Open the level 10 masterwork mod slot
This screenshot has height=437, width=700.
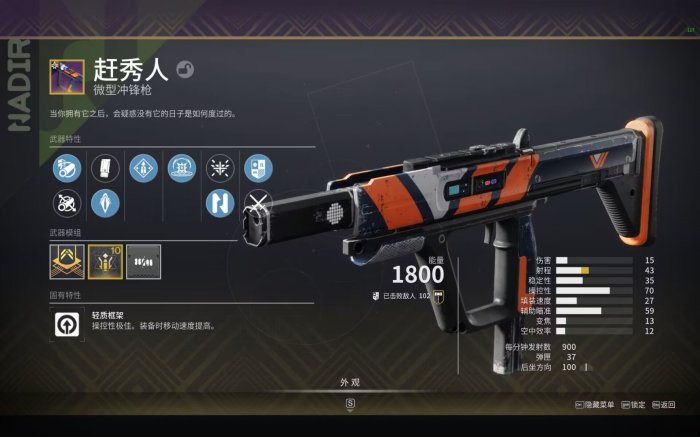click(105, 261)
